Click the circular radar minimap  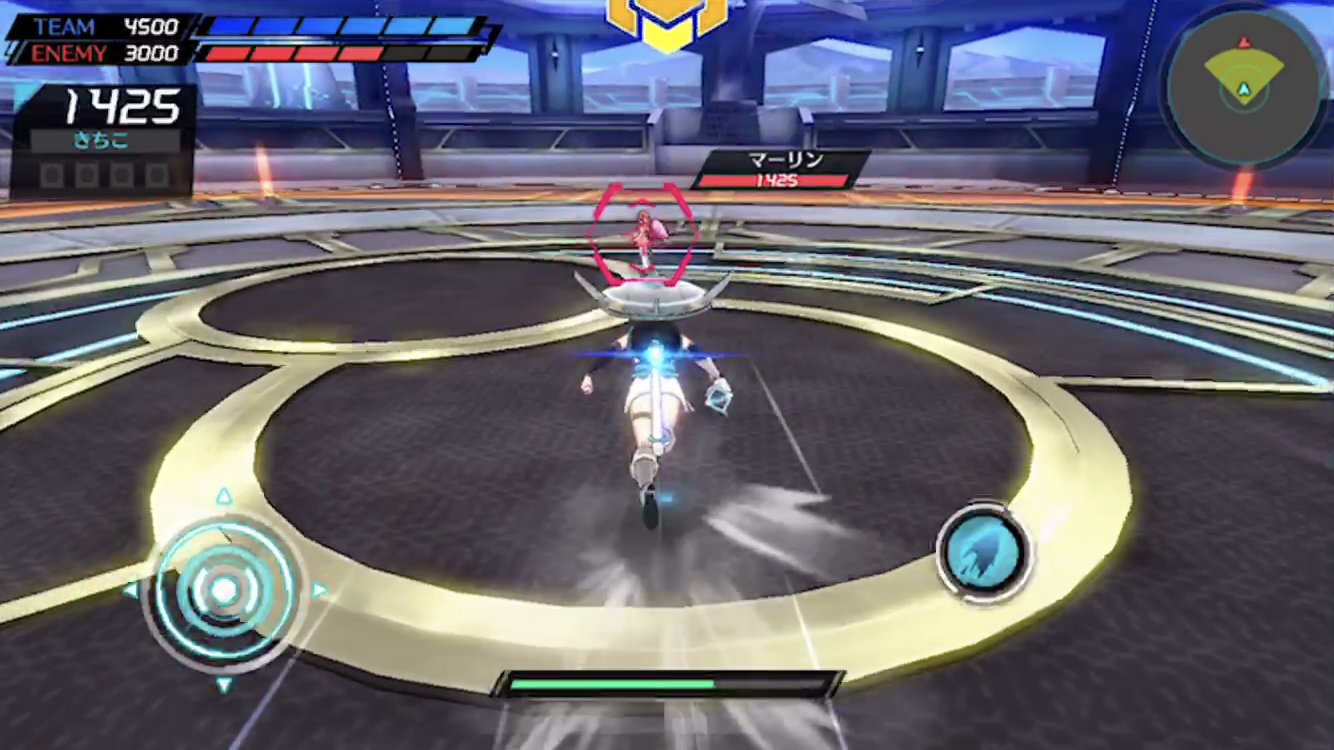pos(1243,87)
